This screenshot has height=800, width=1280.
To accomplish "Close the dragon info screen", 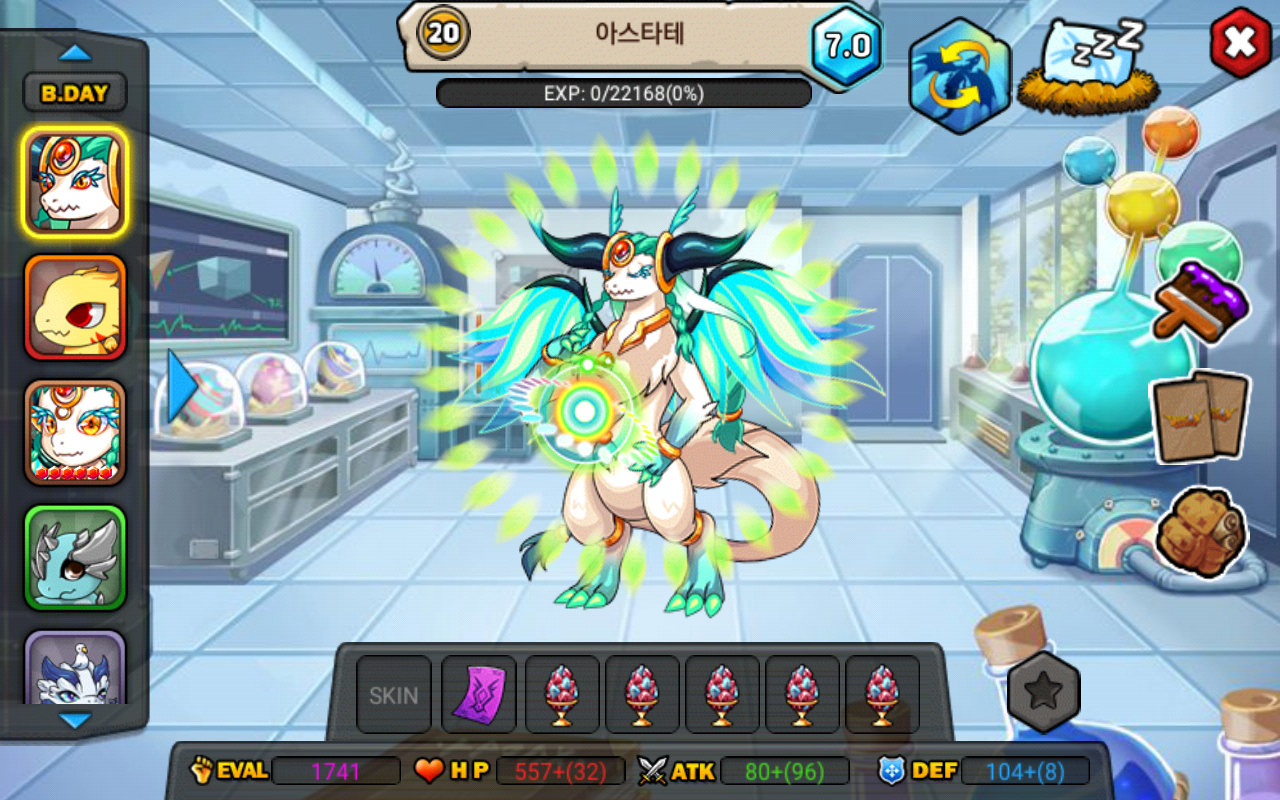I will [x=1240, y=42].
